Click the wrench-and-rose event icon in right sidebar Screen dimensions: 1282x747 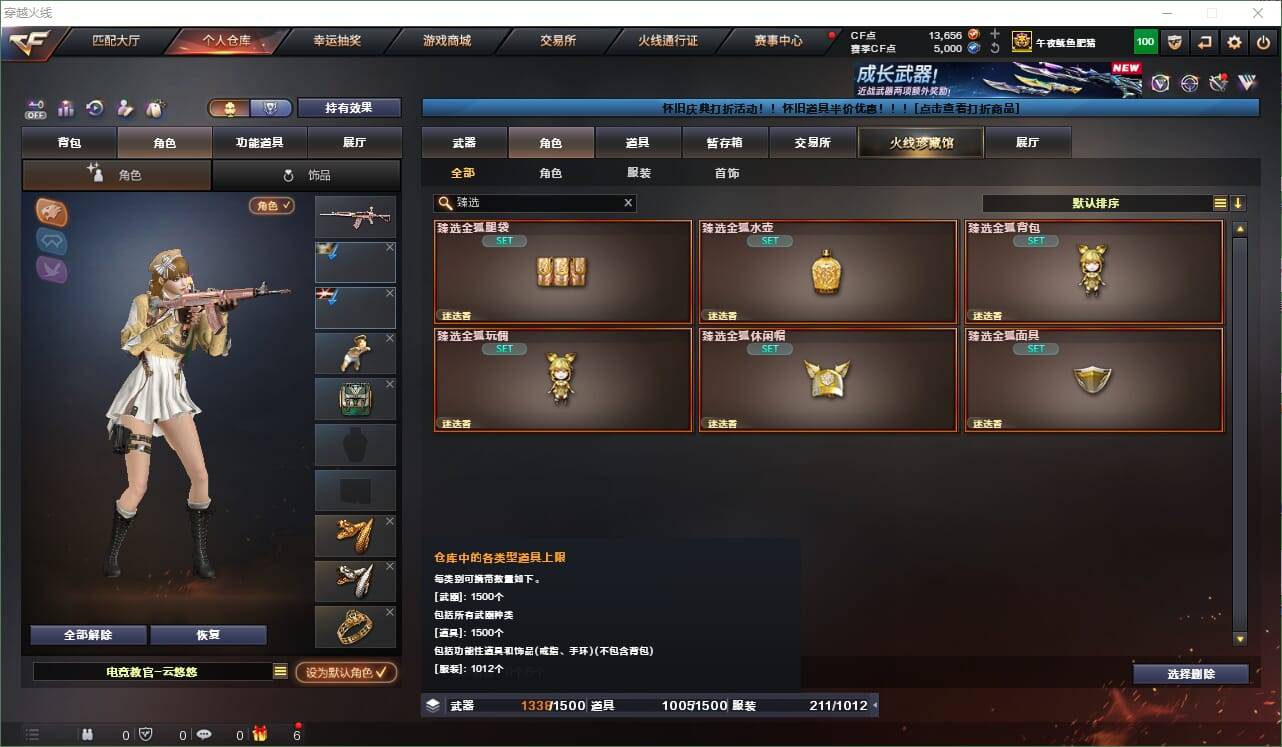pos(1219,82)
